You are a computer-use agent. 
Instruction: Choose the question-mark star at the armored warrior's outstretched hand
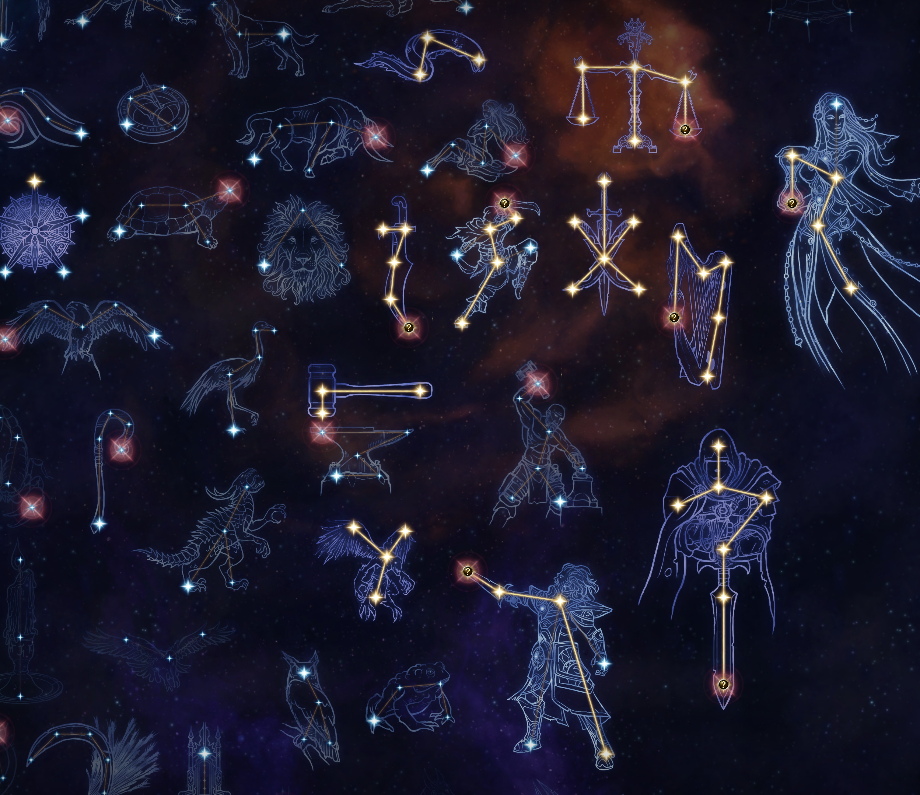point(467,572)
